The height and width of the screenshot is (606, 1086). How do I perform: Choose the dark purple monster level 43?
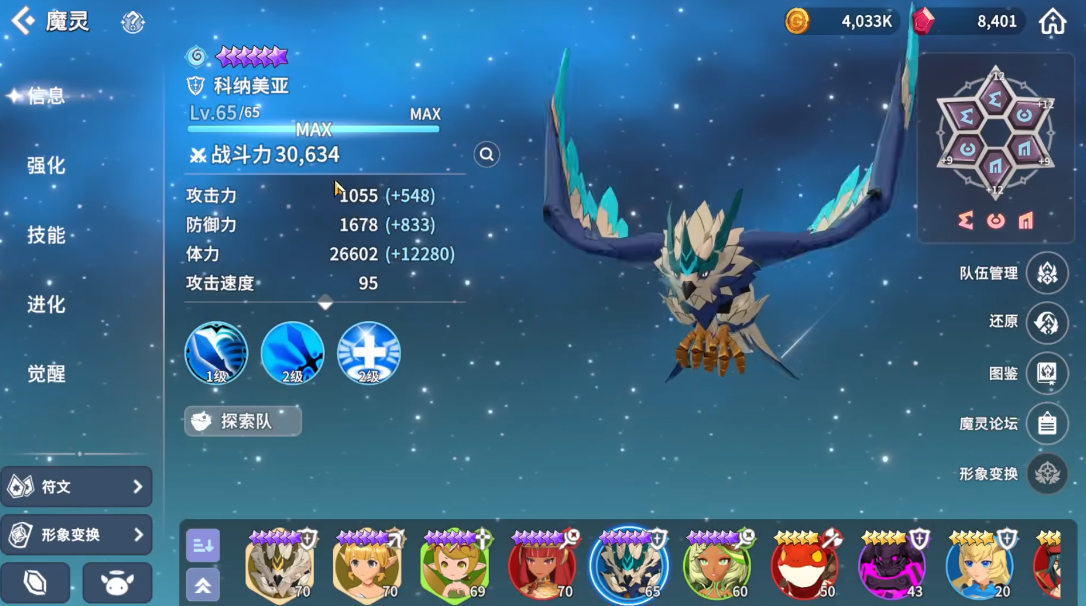coord(891,565)
